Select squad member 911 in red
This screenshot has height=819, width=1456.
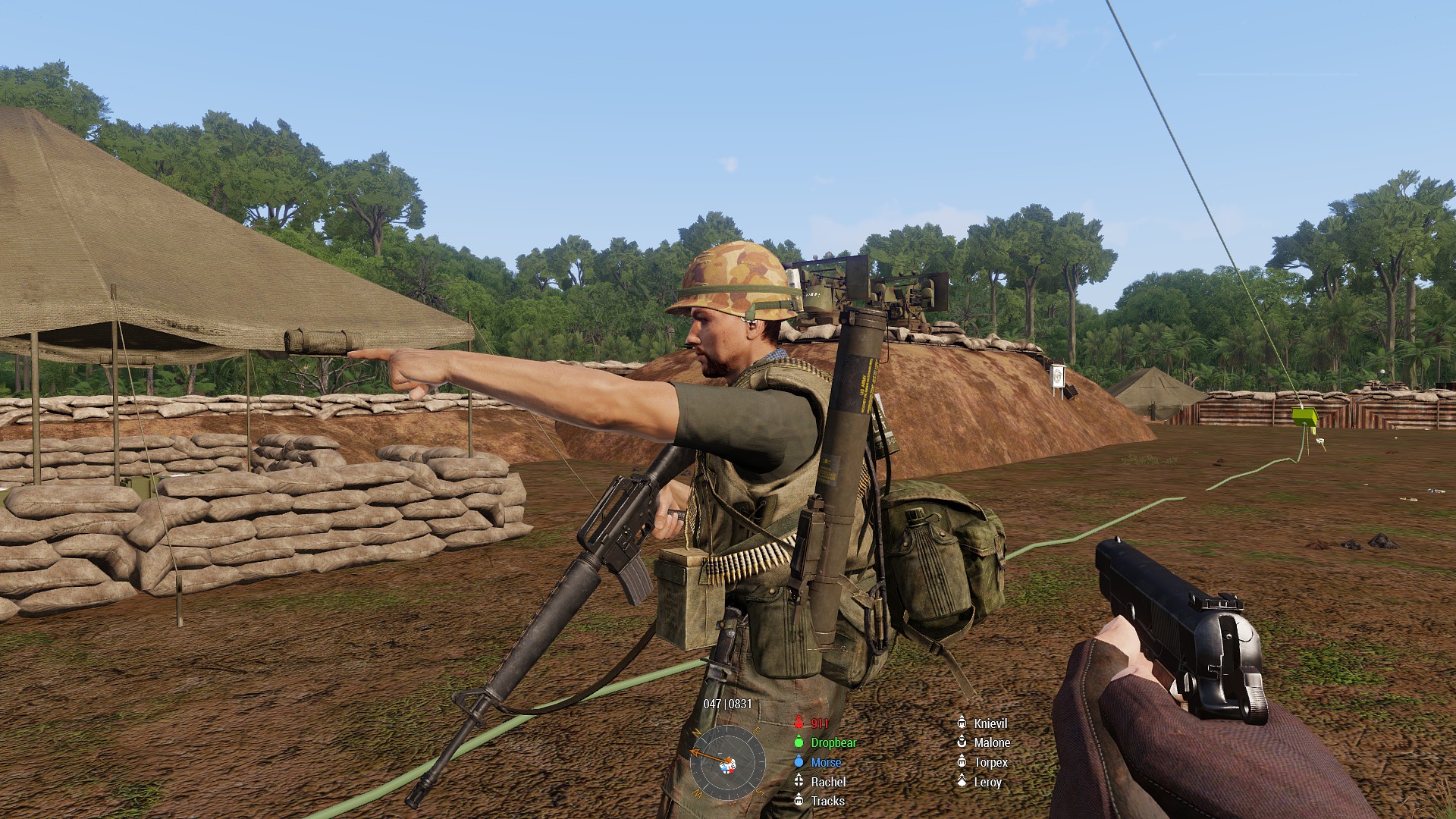coord(819,723)
